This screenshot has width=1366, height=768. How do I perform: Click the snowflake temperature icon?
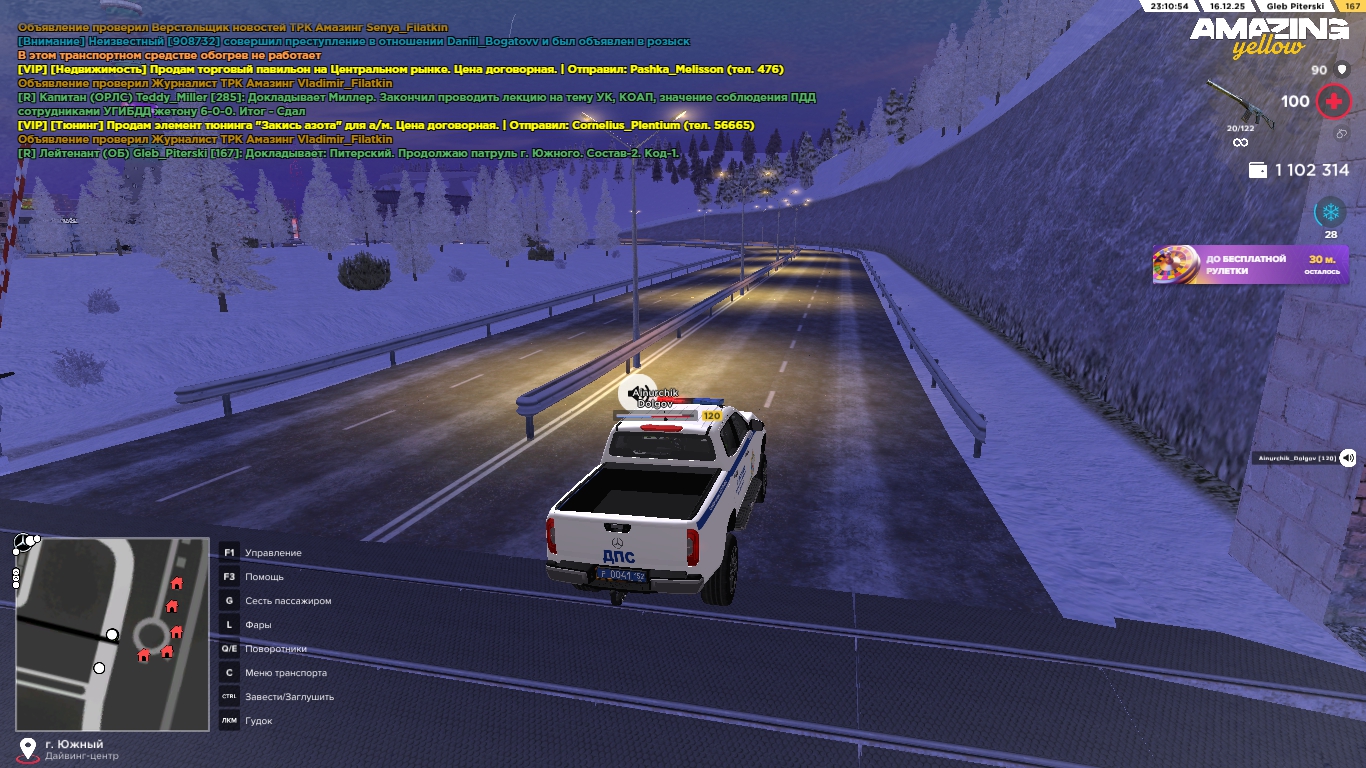point(1330,212)
